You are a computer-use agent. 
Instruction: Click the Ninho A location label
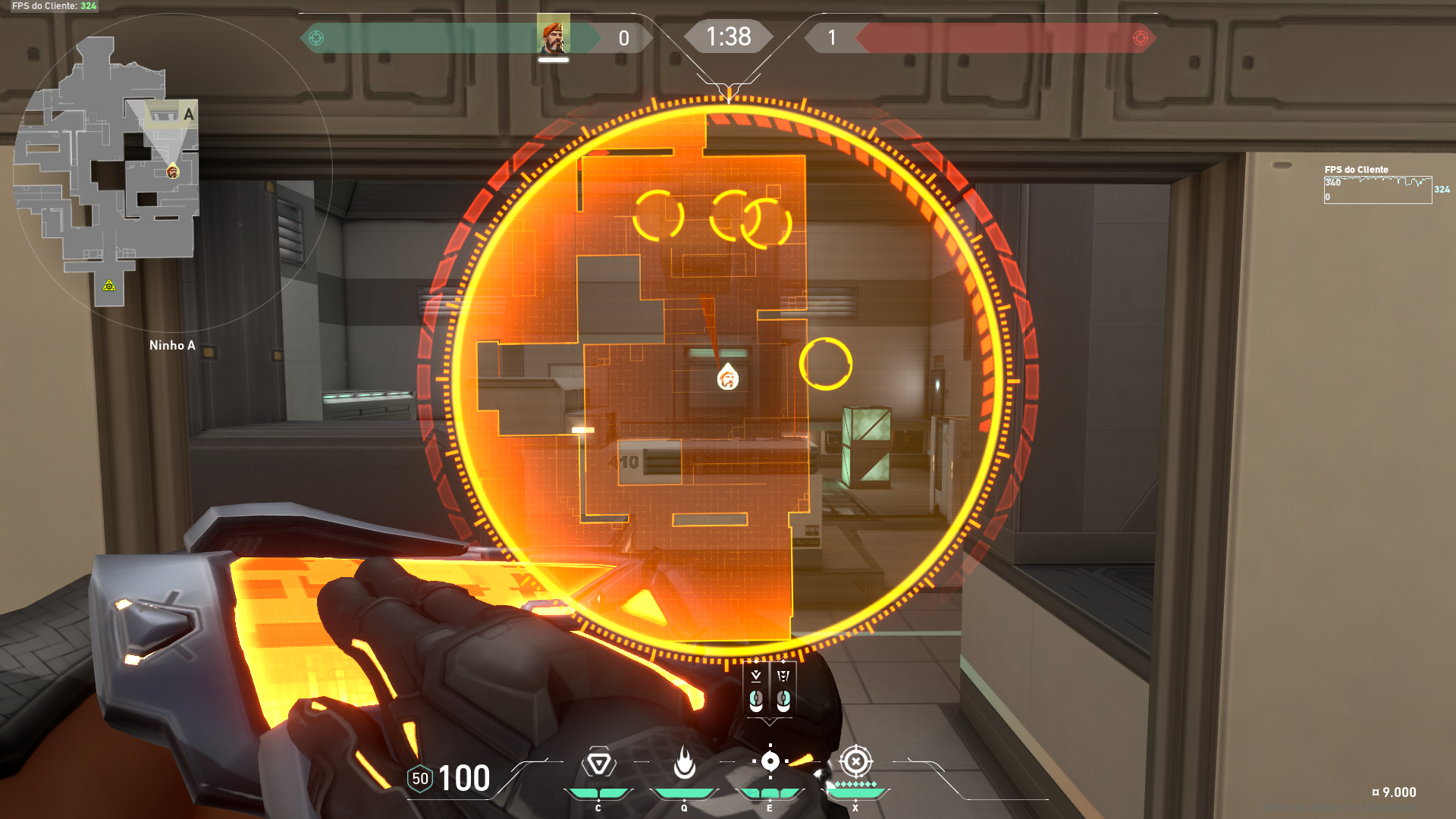tap(172, 345)
